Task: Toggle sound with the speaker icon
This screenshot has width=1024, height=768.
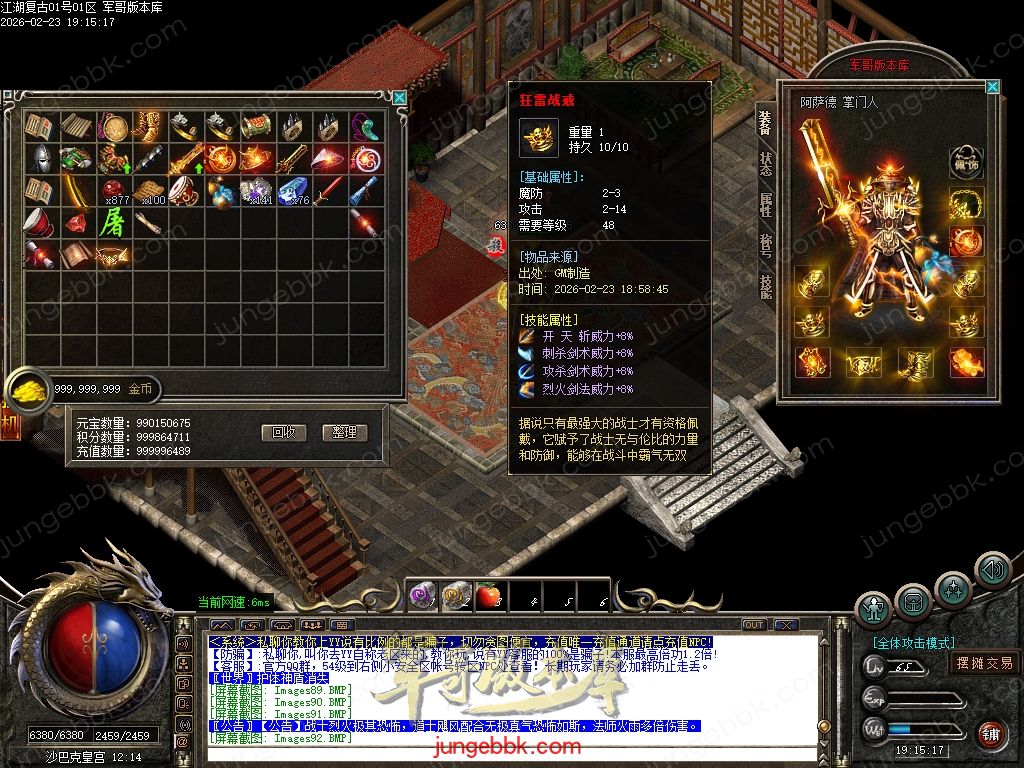Action: pos(993,570)
